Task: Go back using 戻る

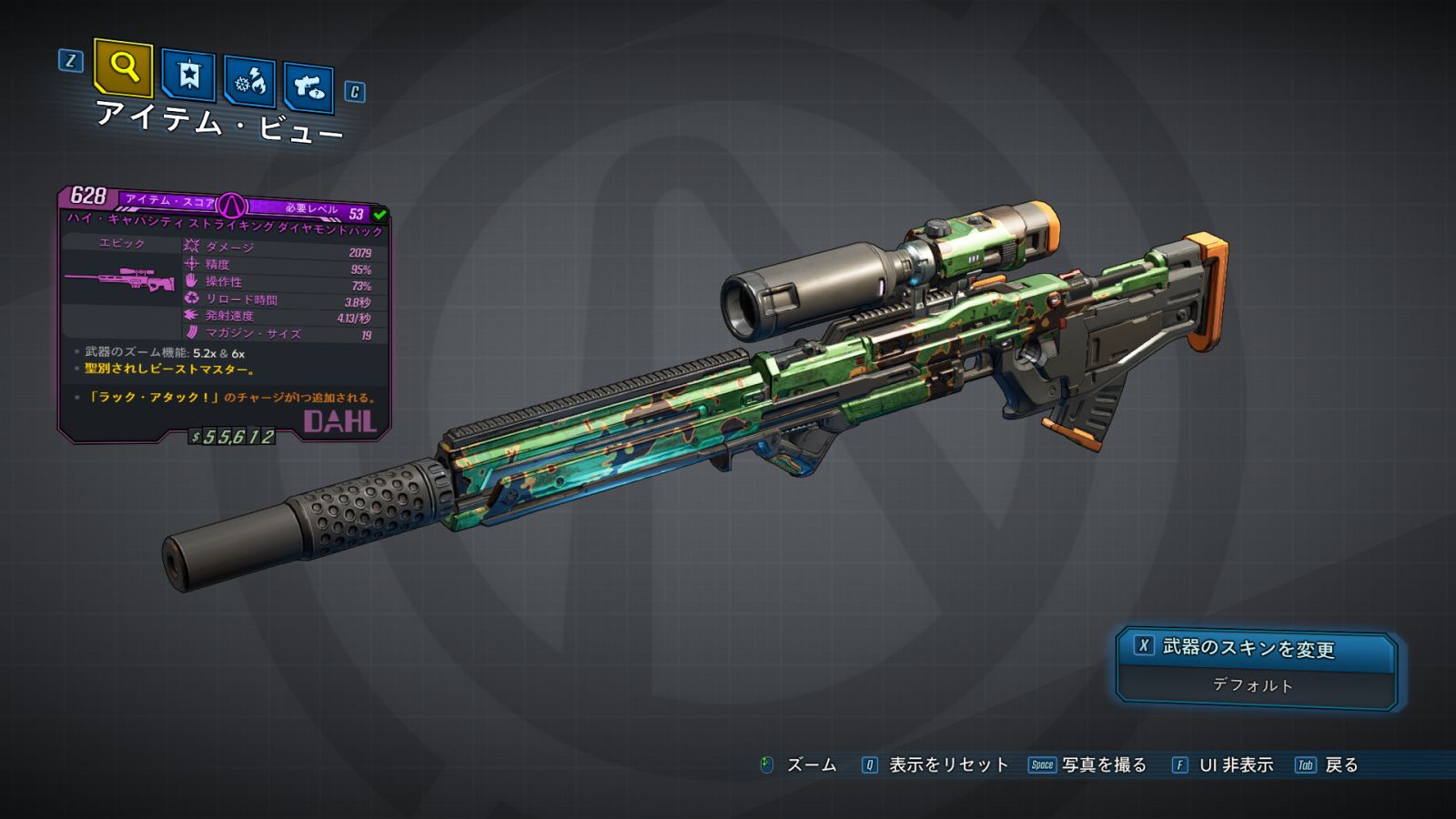Action: [1340, 765]
